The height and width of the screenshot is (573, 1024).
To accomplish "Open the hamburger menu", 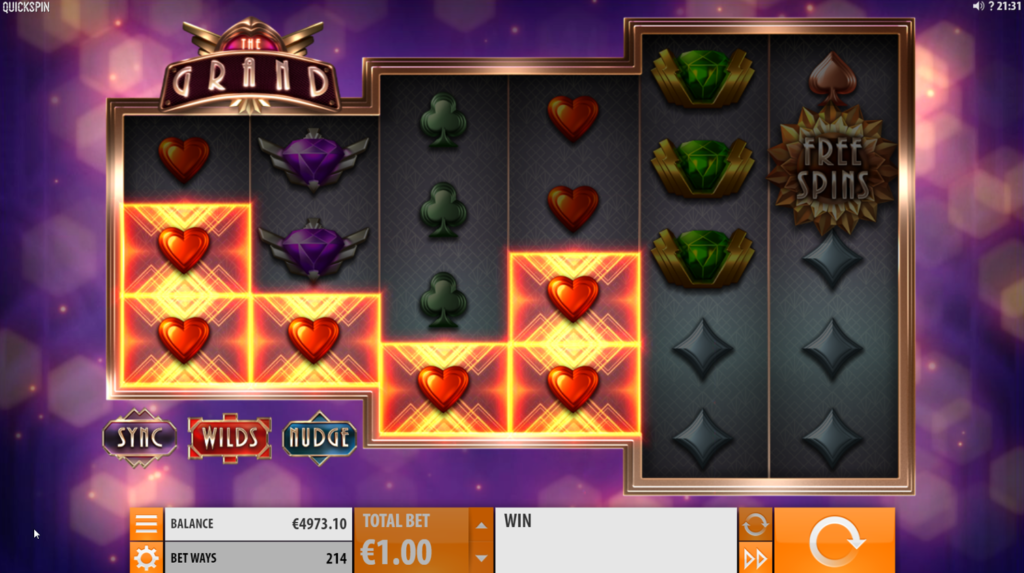I will coord(146,524).
